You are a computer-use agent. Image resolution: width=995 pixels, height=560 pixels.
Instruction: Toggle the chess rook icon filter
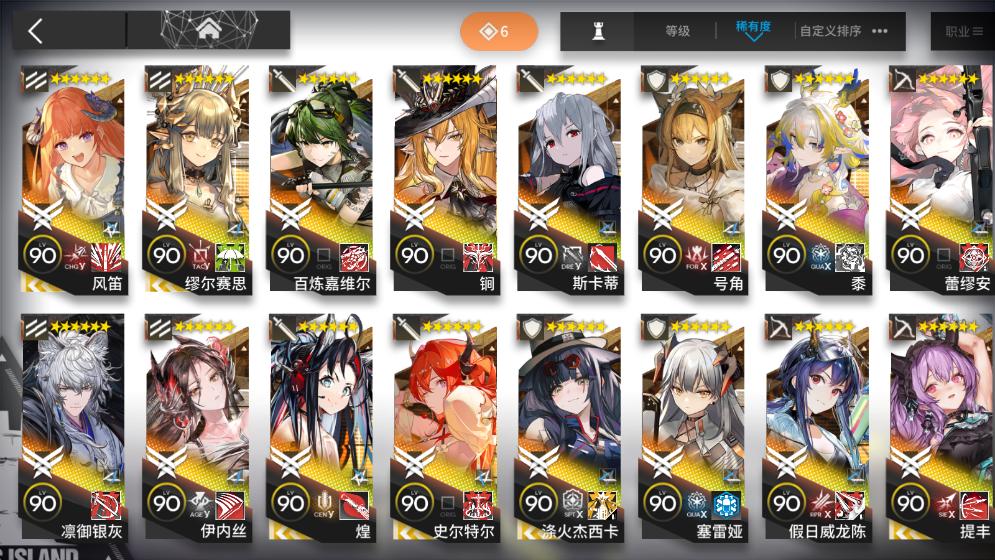click(x=599, y=32)
